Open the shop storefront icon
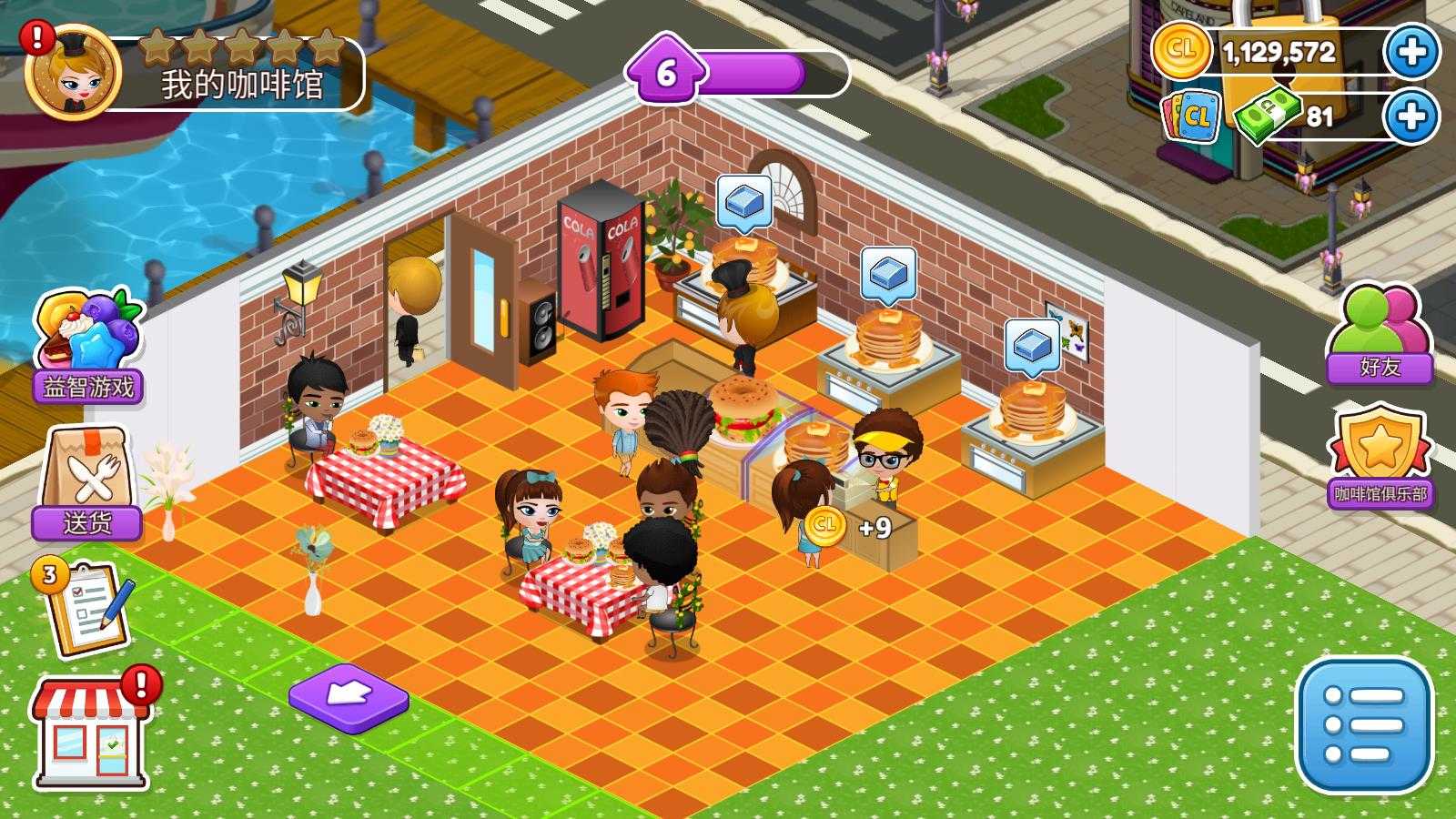 91,733
